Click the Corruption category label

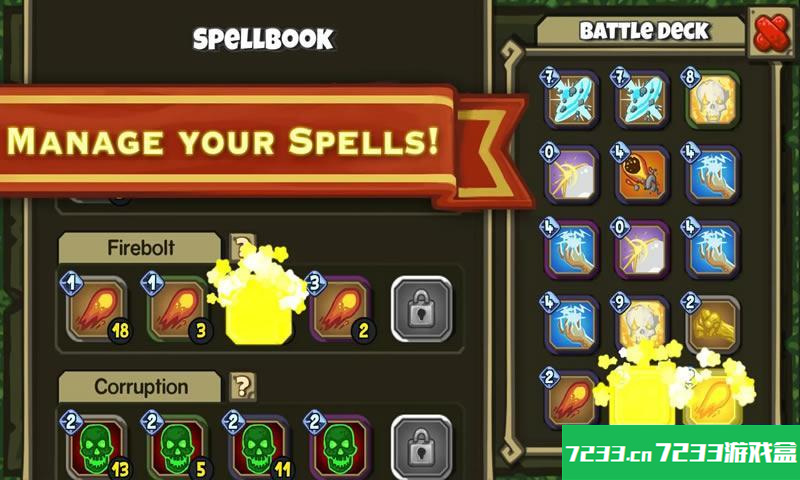(x=140, y=386)
